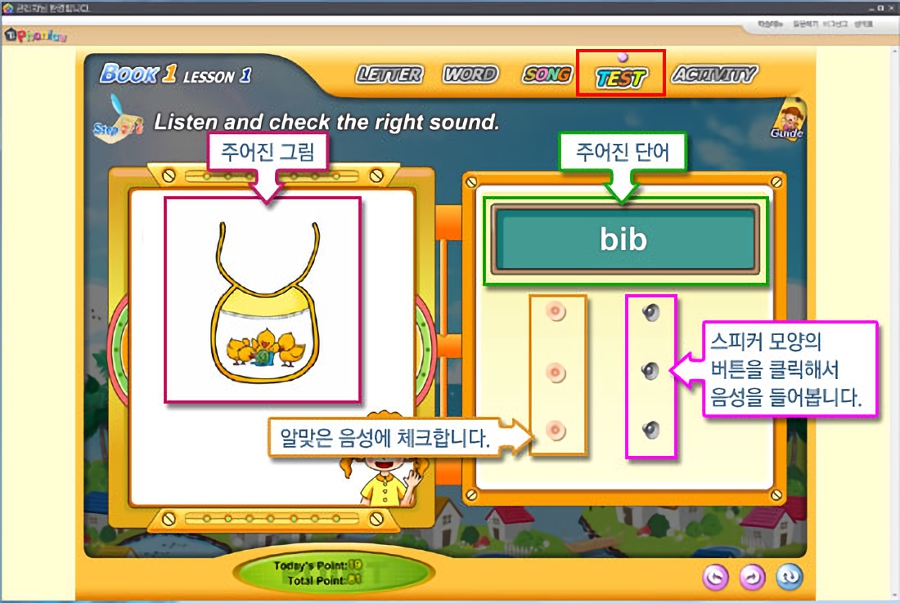The width and height of the screenshot is (900, 603).
Task: Select the TEST tab
Action: pyautogui.click(x=620, y=78)
